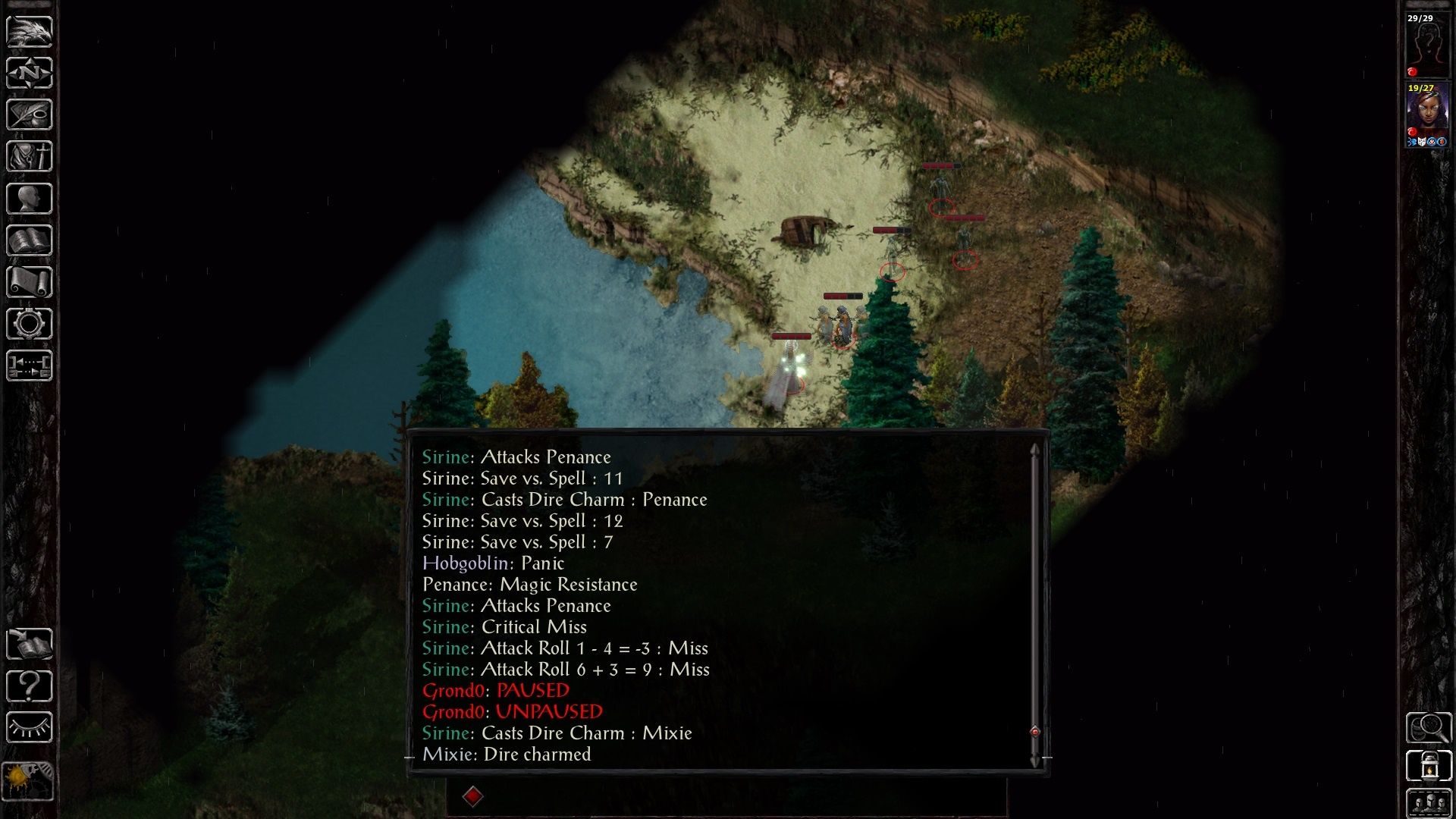
Task: Hide the interface with the closed eye icon
Action: pos(30,727)
